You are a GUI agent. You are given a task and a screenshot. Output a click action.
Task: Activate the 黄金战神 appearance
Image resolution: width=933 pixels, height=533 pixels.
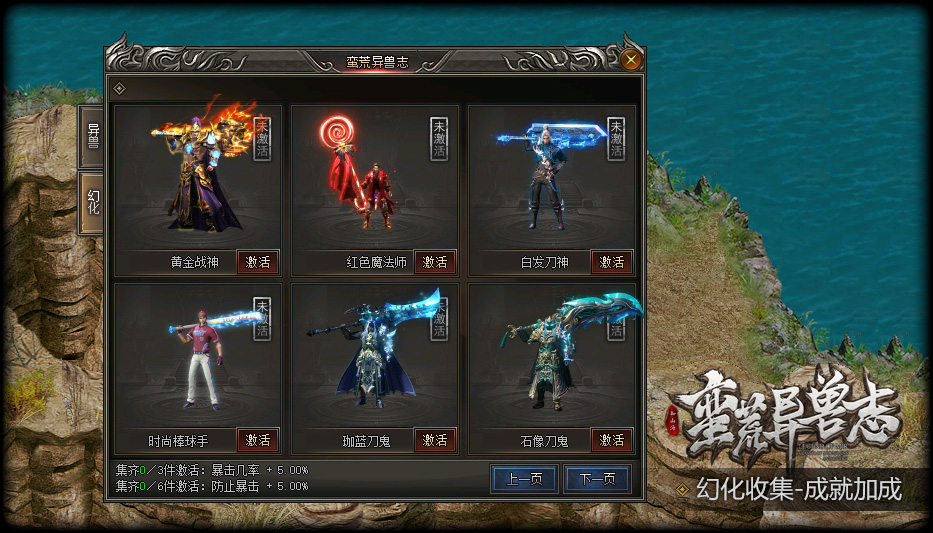pyautogui.click(x=258, y=262)
